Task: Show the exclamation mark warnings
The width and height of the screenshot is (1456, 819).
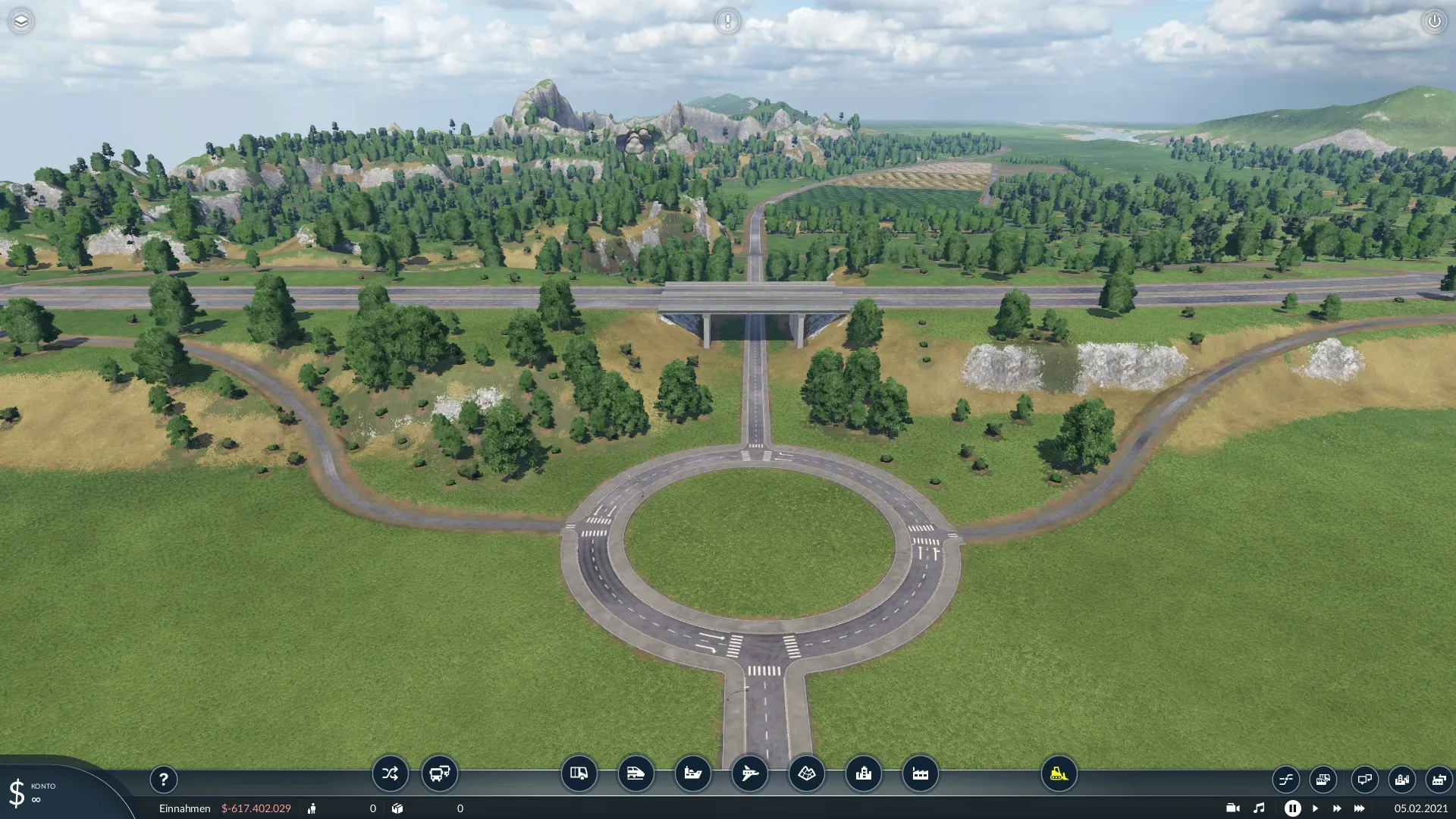Action: [727, 21]
